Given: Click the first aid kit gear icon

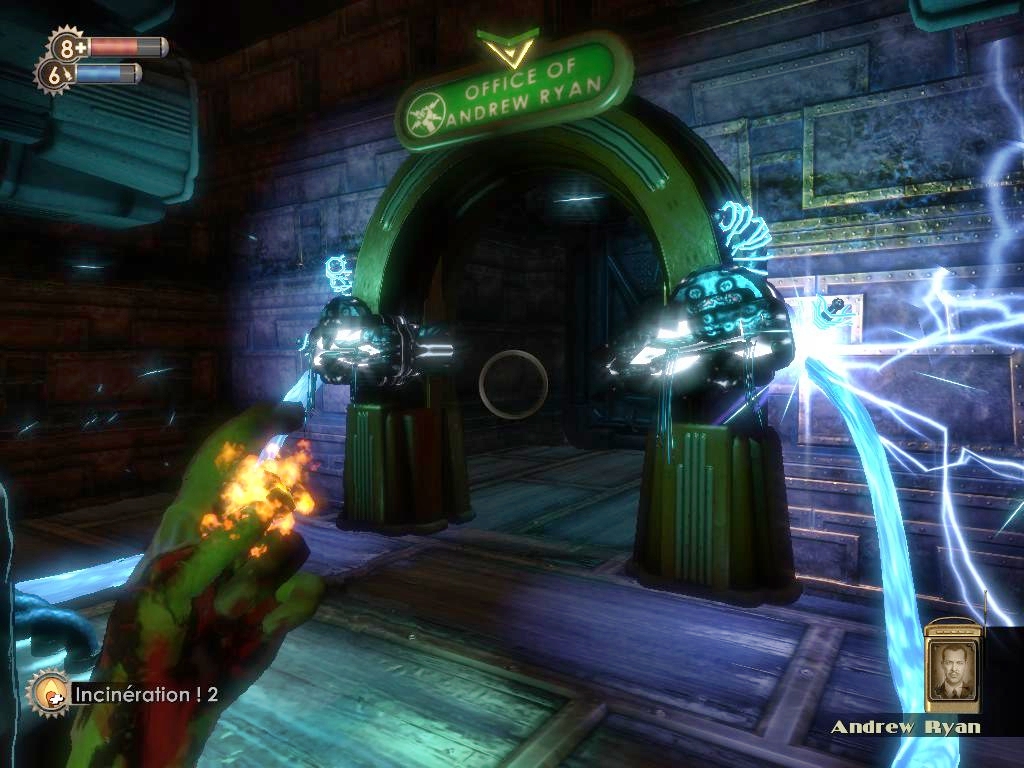Looking at the screenshot, I should (68, 46).
